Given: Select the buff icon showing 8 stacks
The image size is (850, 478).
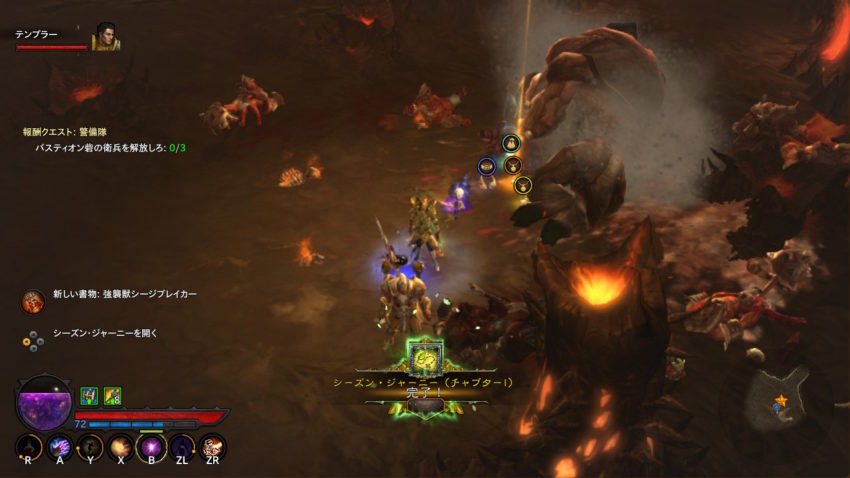Looking at the screenshot, I should click(112, 396).
